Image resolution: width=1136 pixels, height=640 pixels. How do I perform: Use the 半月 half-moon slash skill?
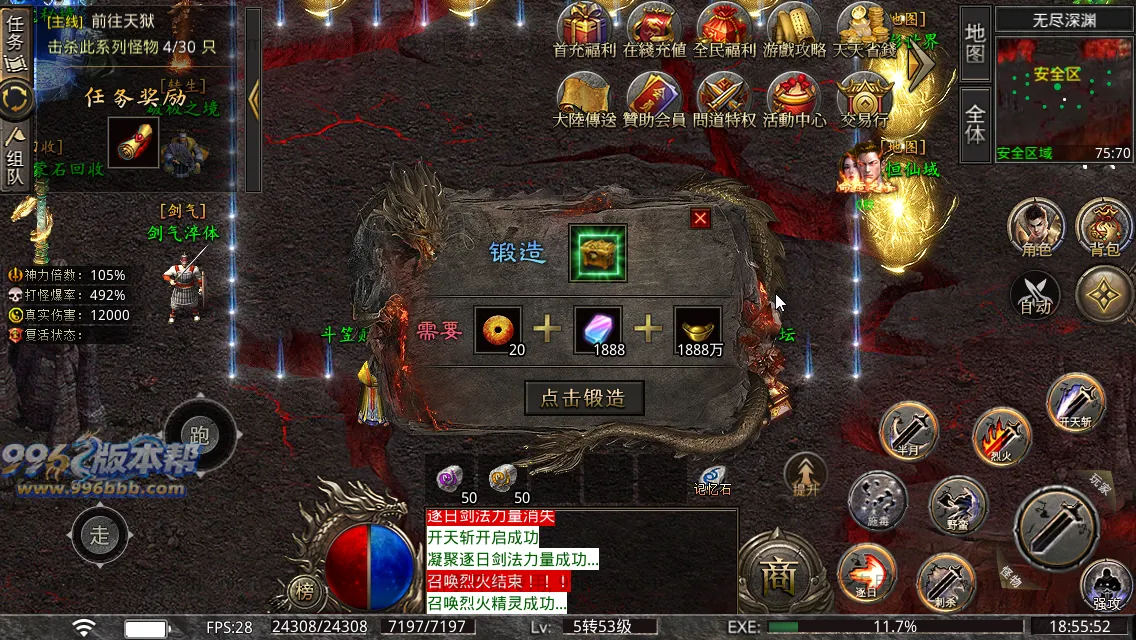908,430
